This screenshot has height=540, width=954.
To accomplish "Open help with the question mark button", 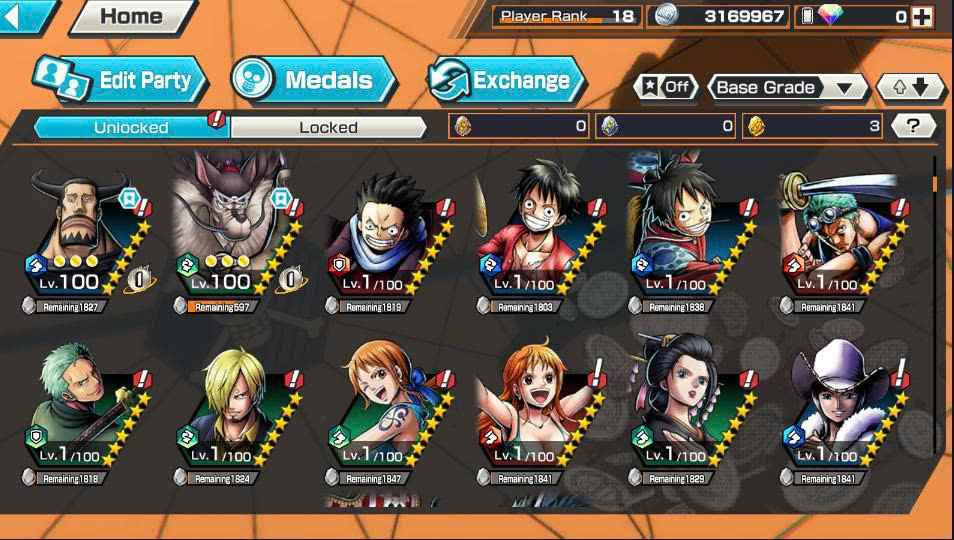I will [913, 126].
